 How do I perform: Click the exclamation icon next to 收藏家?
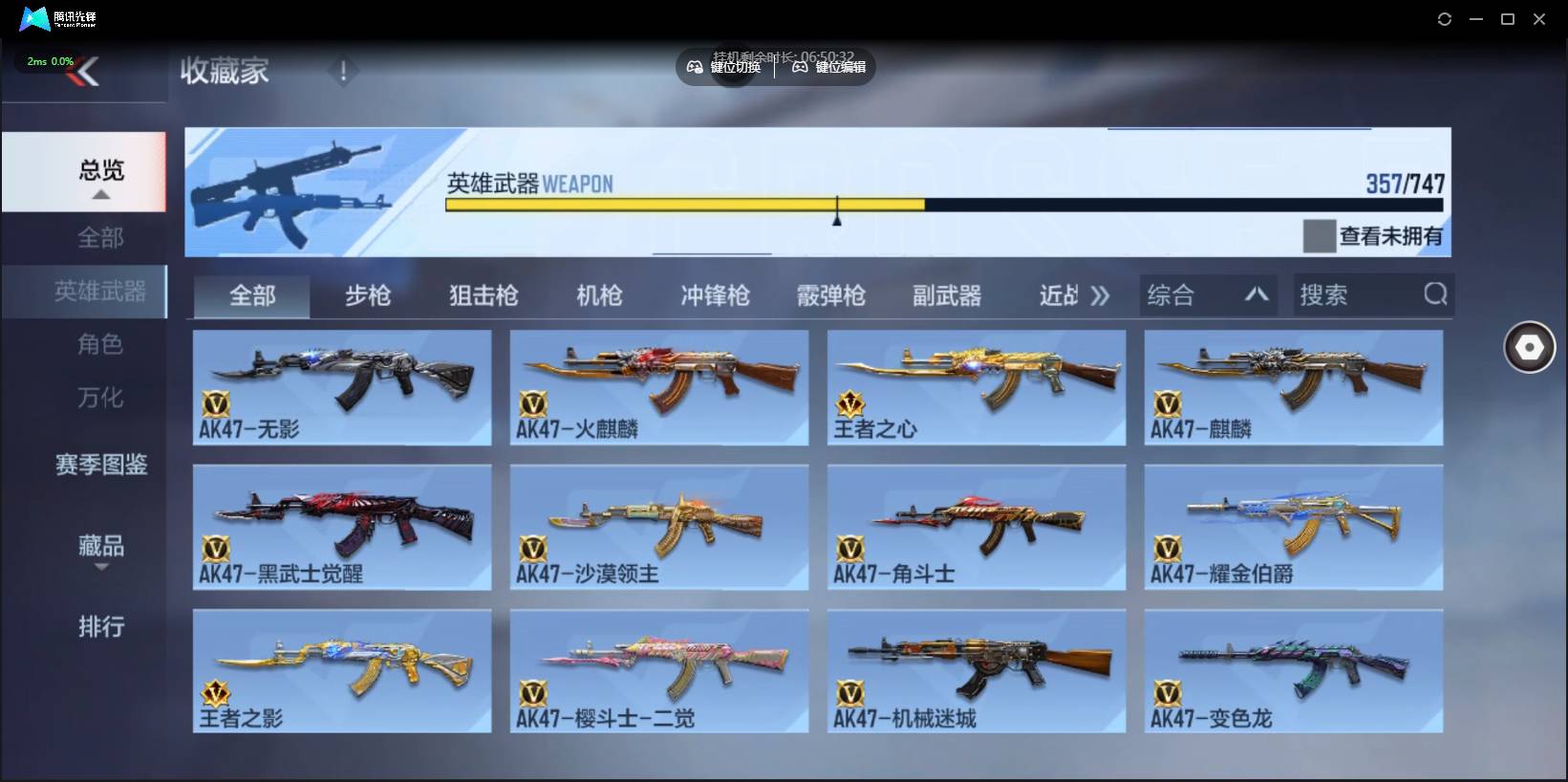(342, 71)
